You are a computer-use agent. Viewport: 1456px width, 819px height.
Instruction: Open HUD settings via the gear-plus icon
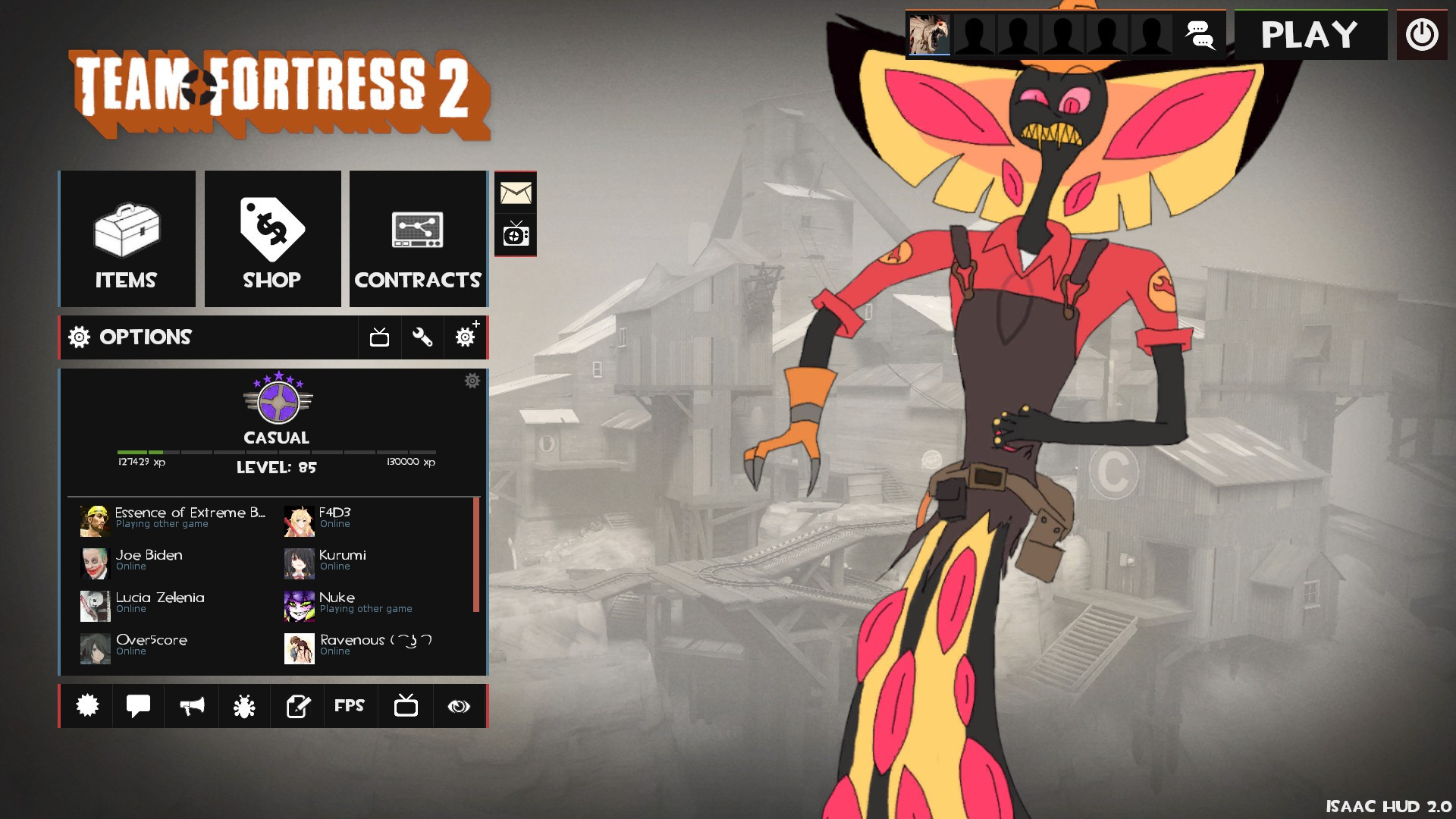coord(465,337)
